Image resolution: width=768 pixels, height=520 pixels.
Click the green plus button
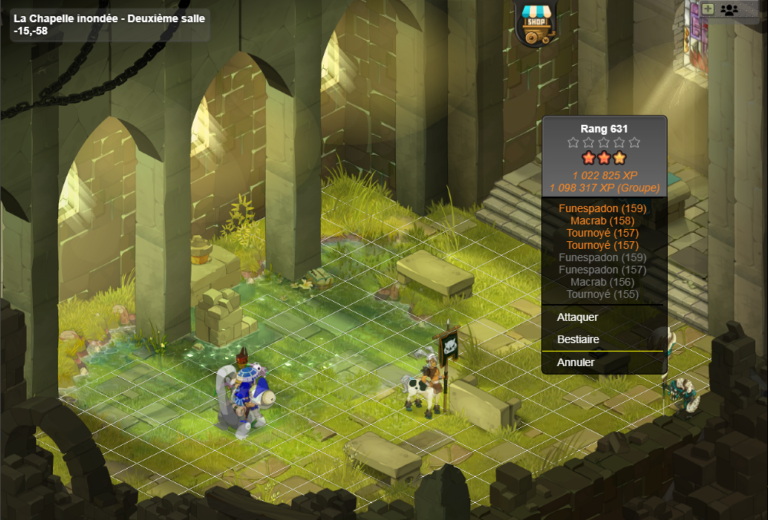708,9
